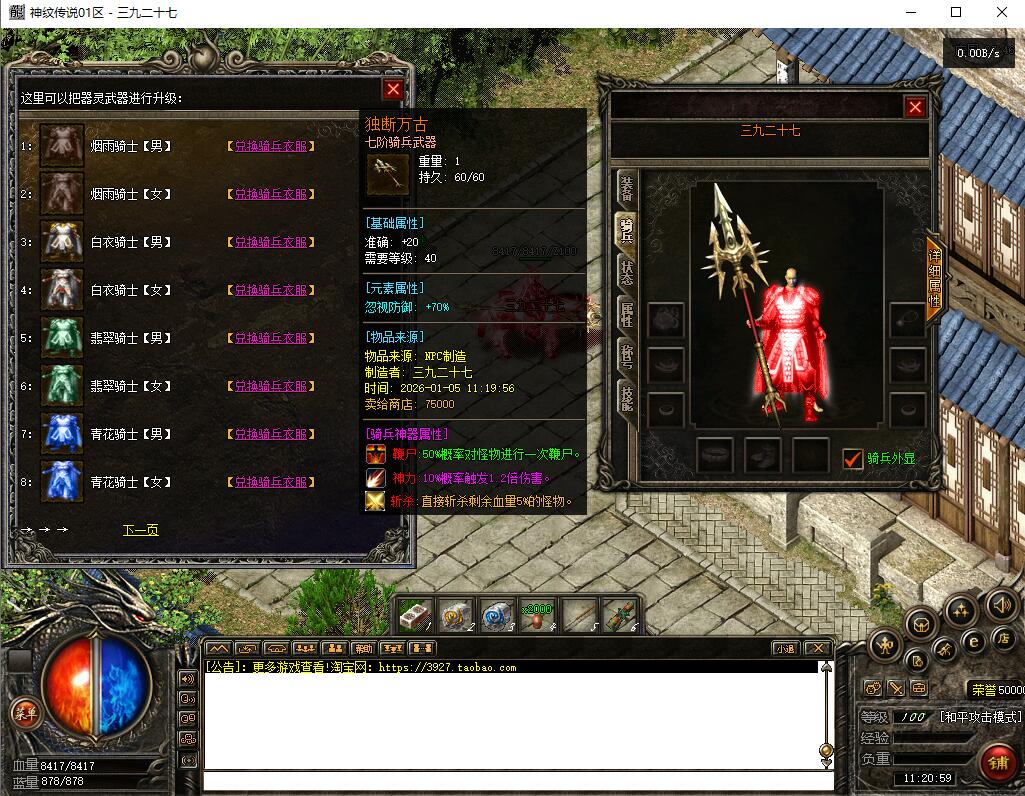Exchange for the 青花骑士【女】 outfit
The height and width of the screenshot is (796, 1025).
pyautogui.click(x=271, y=482)
